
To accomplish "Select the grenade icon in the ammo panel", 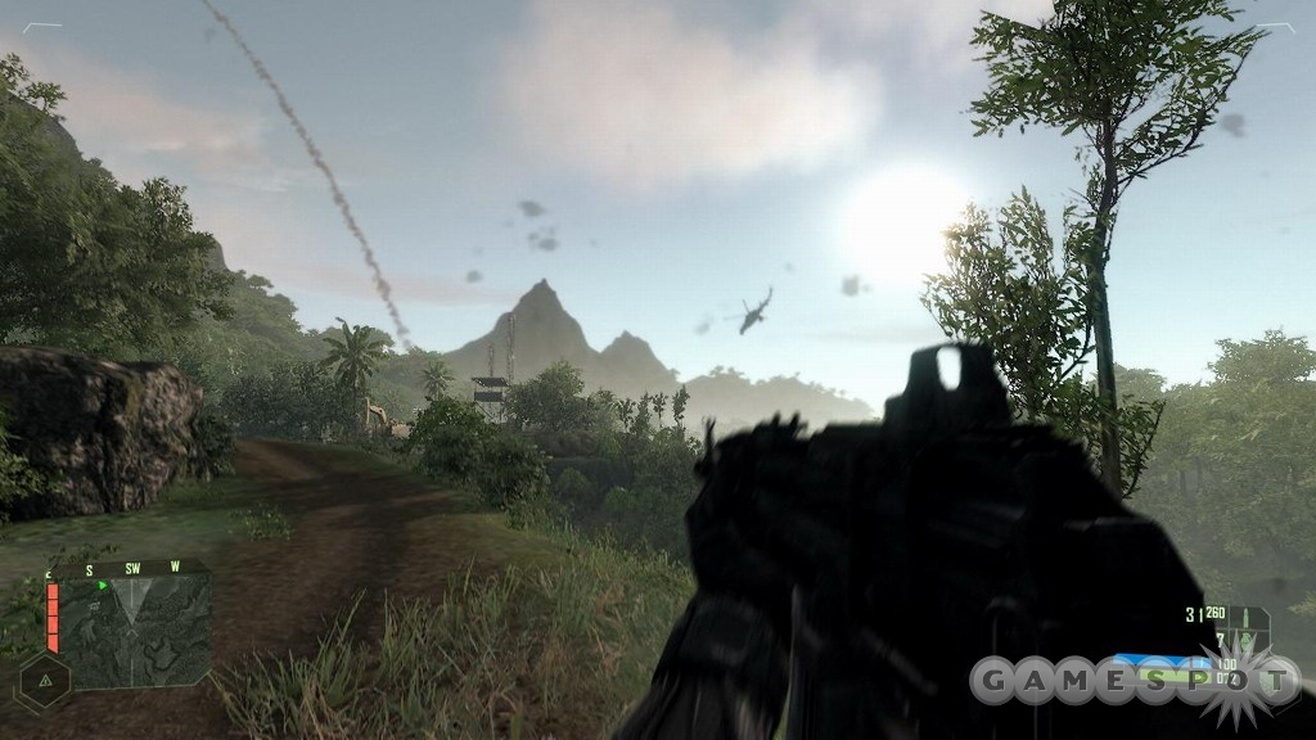I will pyautogui.click(x=1246, y=640).
